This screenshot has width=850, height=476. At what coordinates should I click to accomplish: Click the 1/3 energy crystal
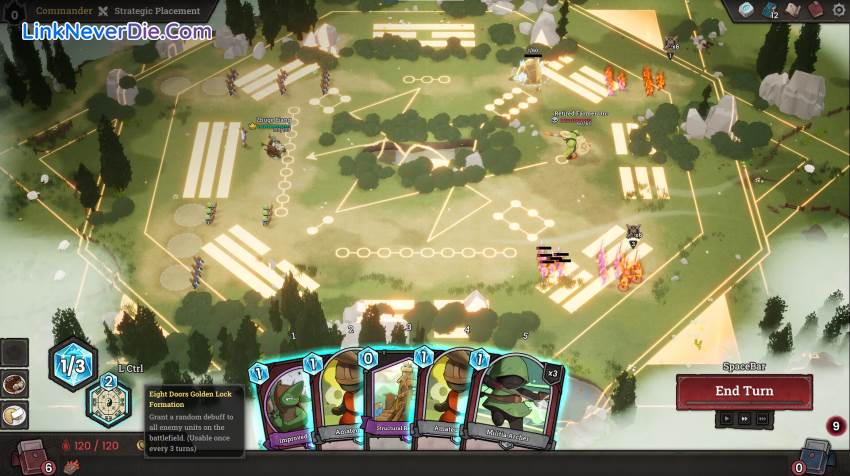click(73, 365)
